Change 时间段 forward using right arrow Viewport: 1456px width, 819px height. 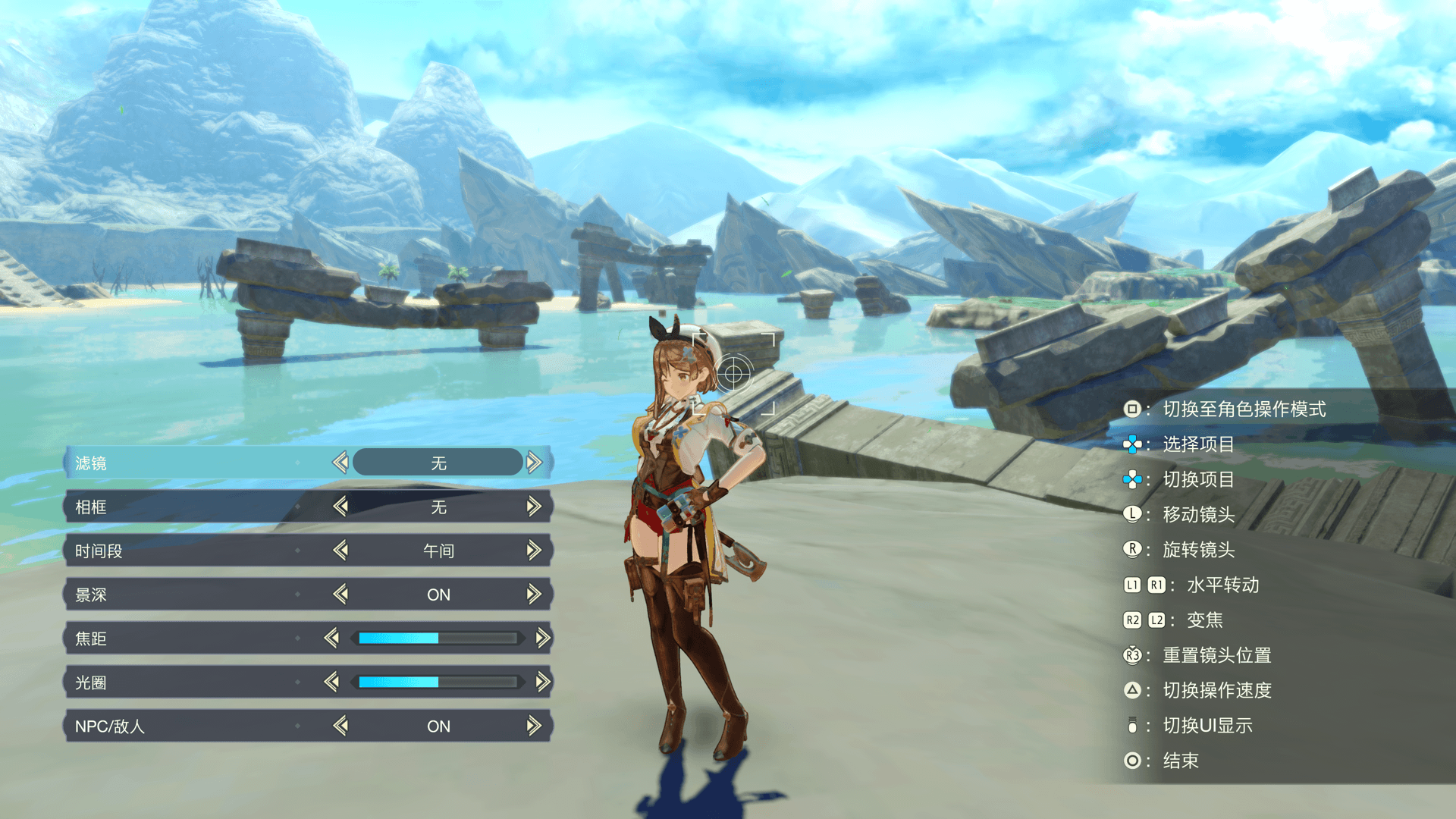[x=535, y=550]
